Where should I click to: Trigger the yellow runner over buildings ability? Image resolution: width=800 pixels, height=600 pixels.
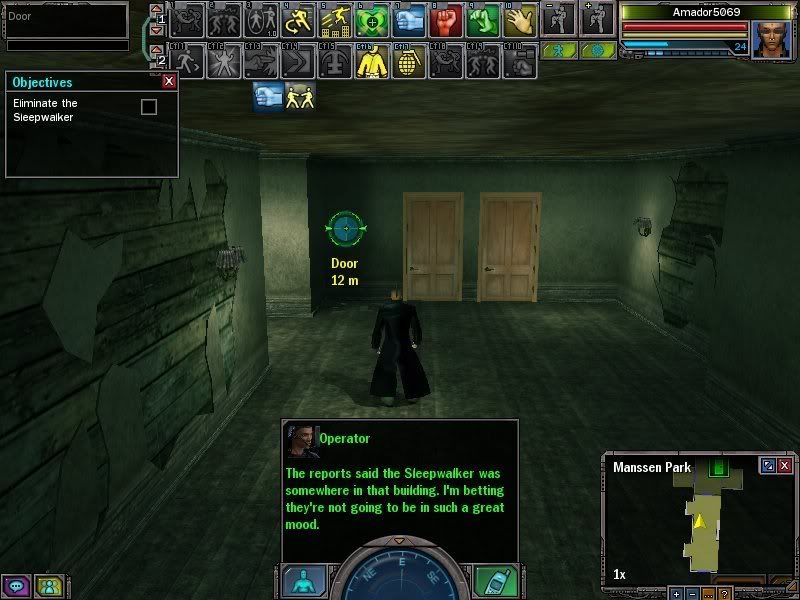click(x=335, y=20)
